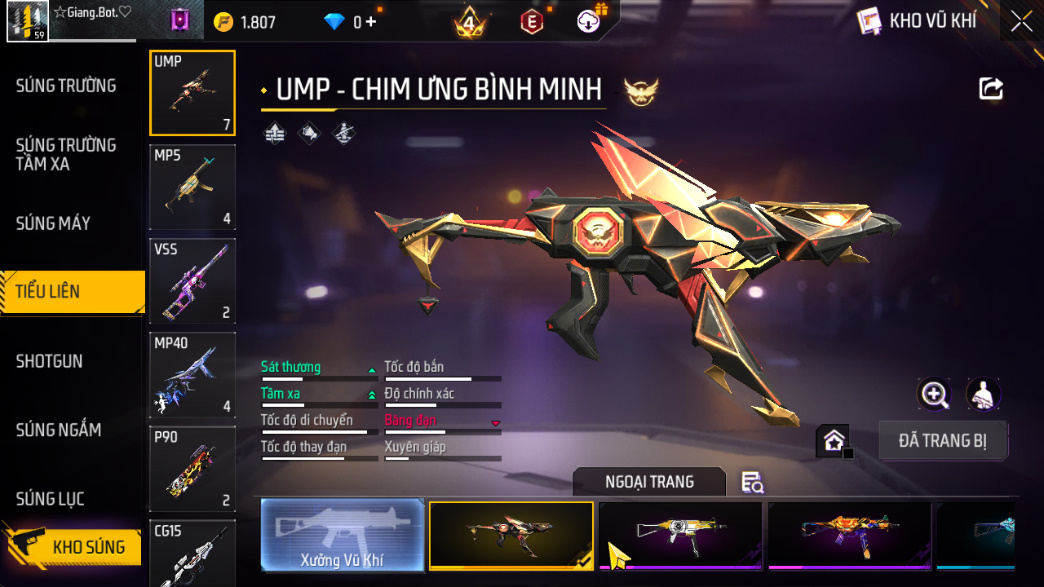Image resolution: width=1044 pixels, height=587 pixels.
Task: Choose the Súng Máy category
Action: (53, 223)
